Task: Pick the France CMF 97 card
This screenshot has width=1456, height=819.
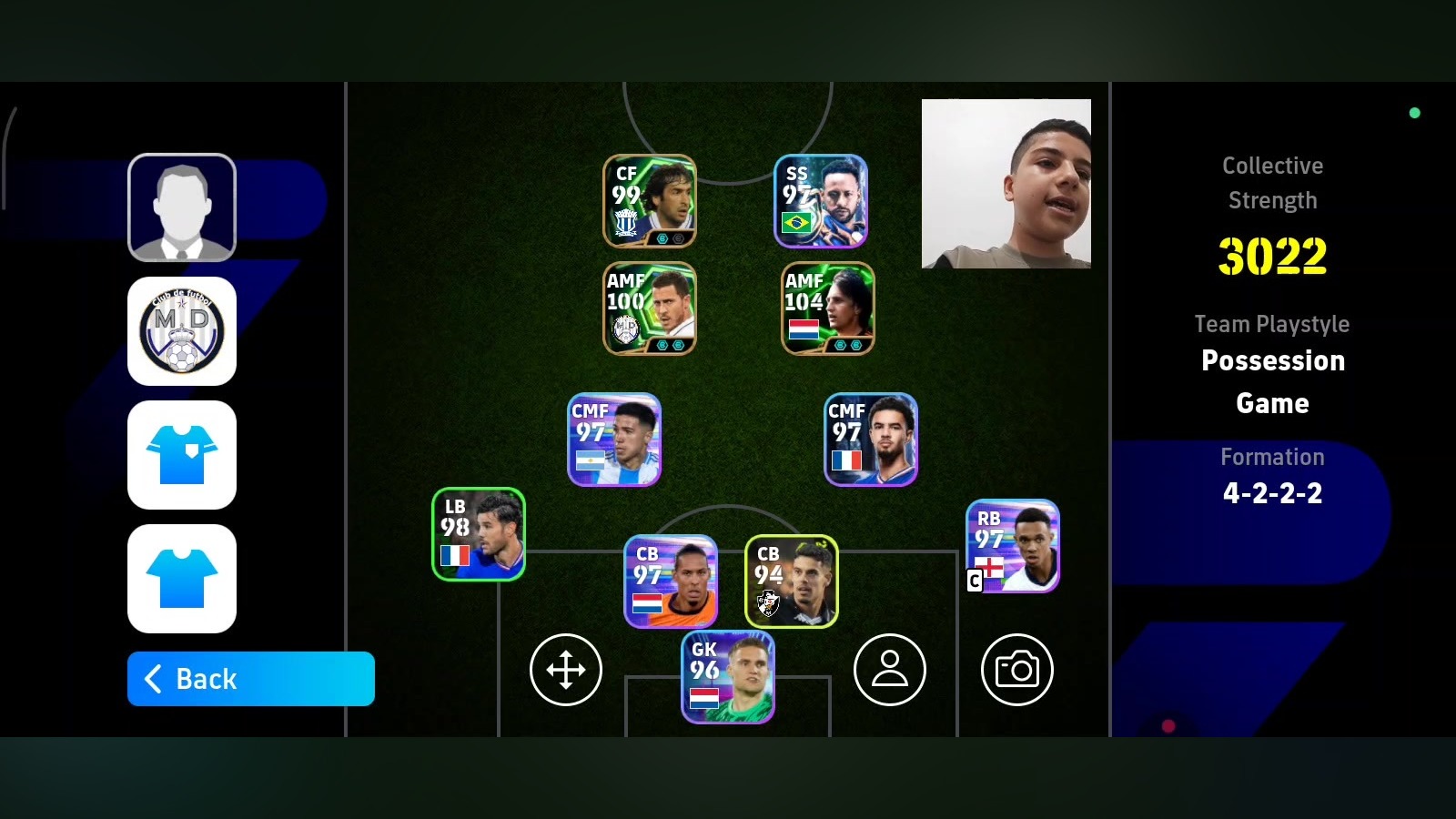Action: coord(871,440)
